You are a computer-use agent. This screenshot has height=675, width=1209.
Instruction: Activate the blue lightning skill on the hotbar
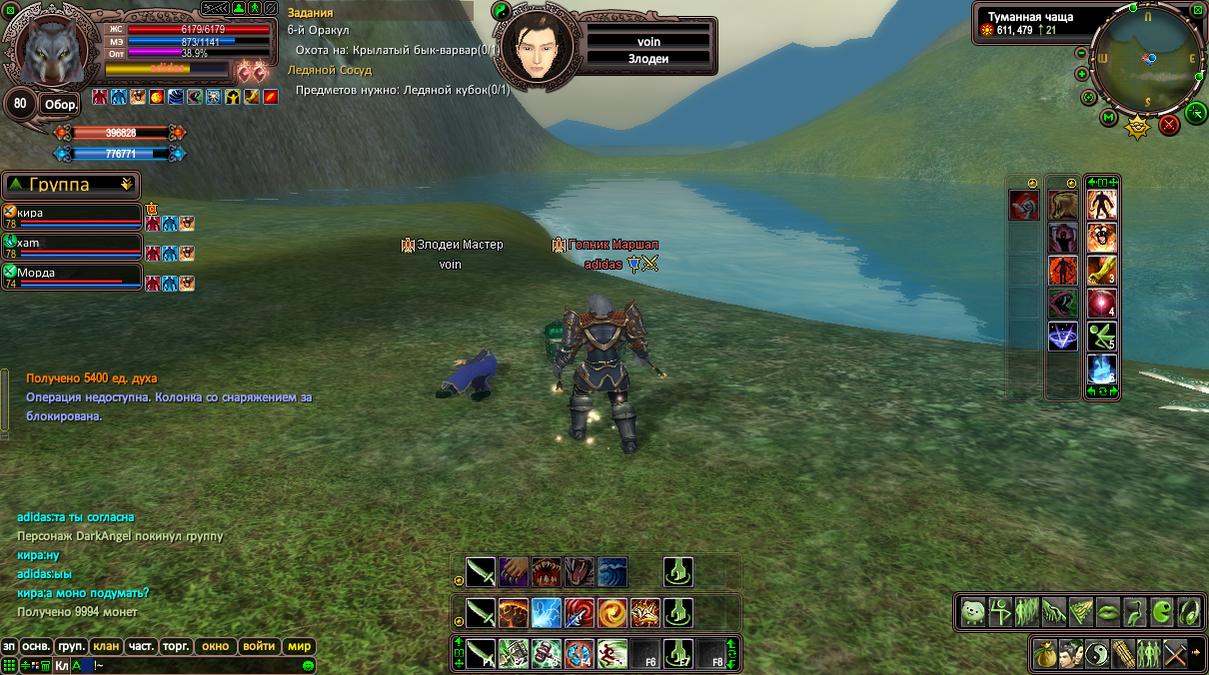coord(546,612)
